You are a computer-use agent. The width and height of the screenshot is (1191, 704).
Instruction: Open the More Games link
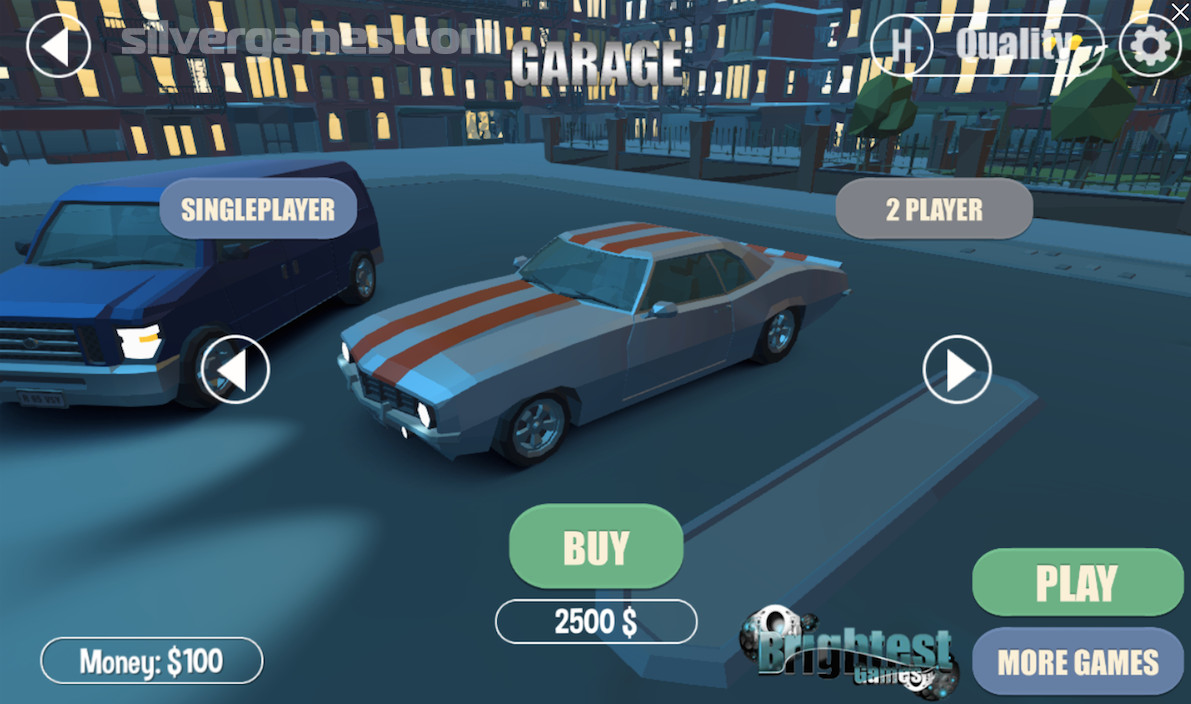point(1077,662)
